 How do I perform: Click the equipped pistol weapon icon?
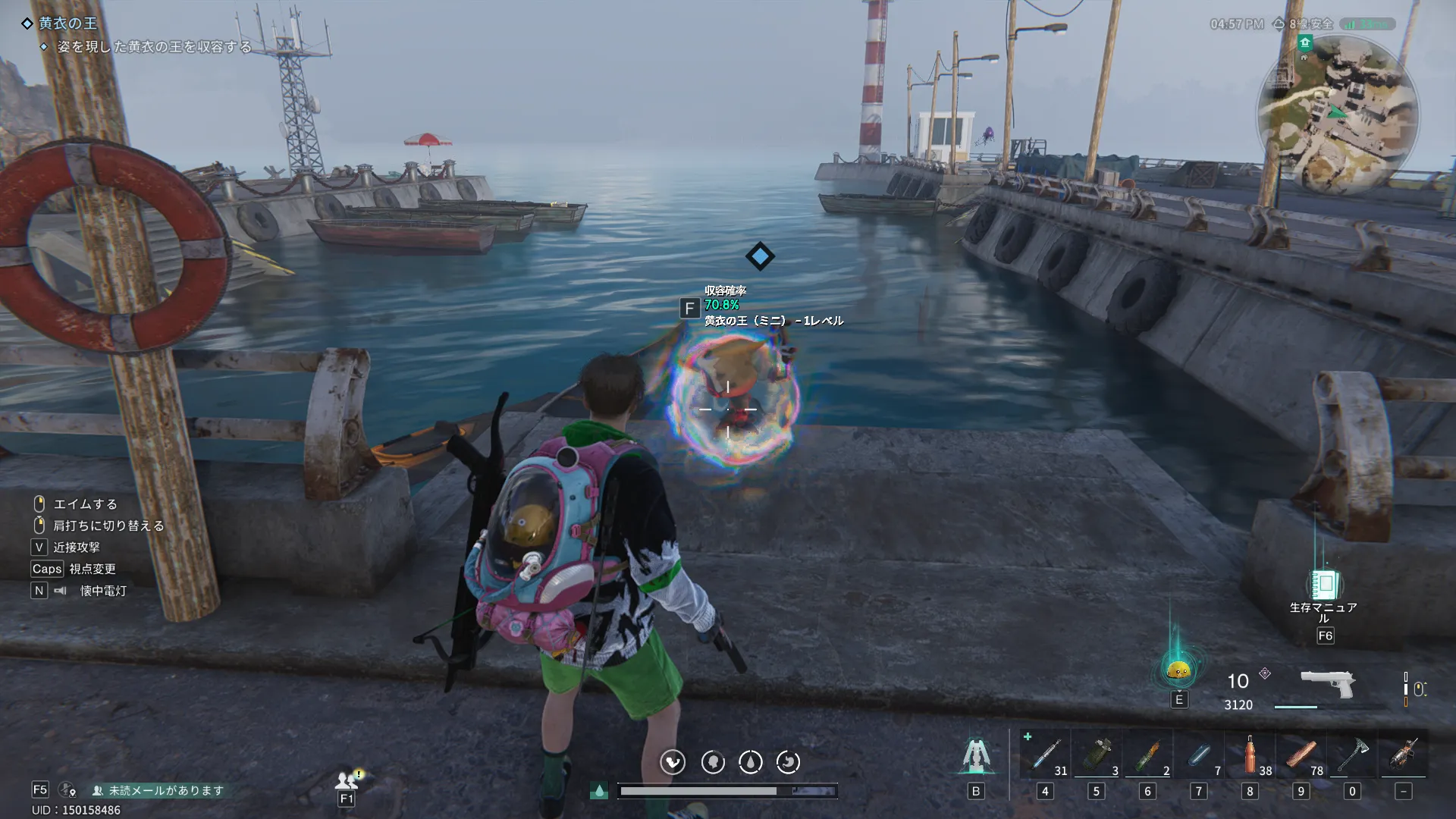(1327, 683)
